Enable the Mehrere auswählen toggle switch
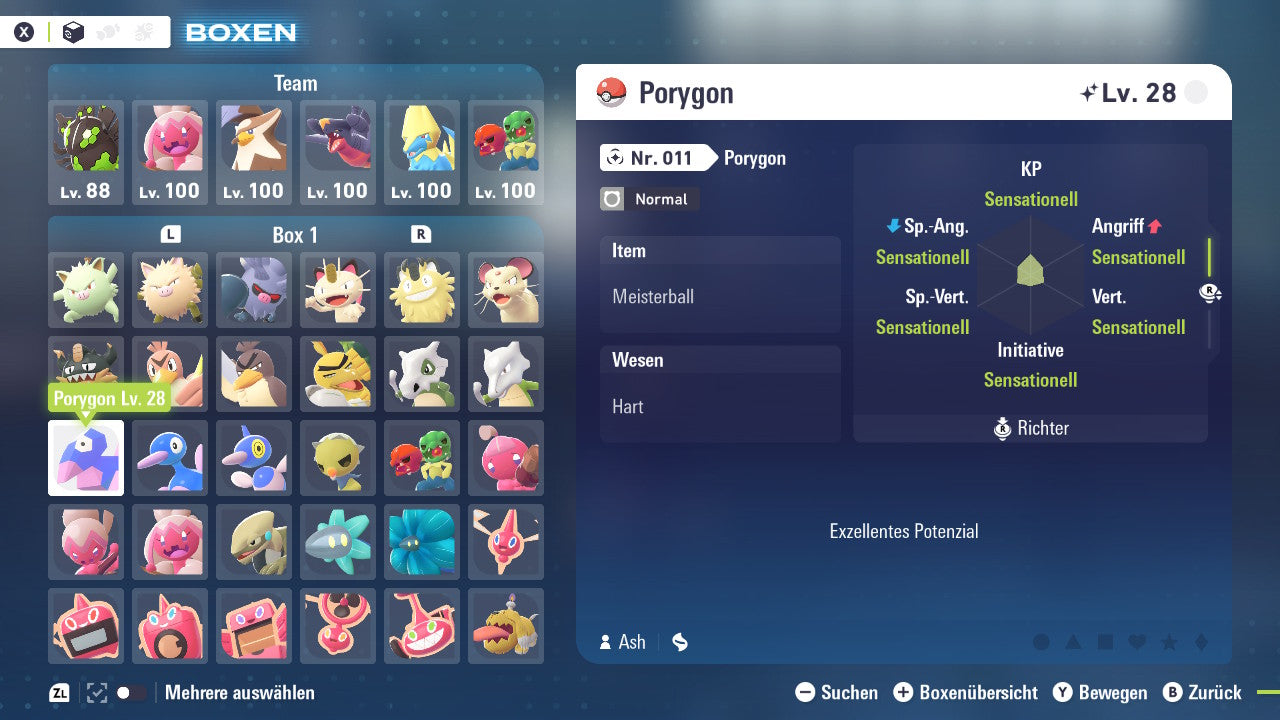This screenshot has height=720, width=1280. coord(130,692)
